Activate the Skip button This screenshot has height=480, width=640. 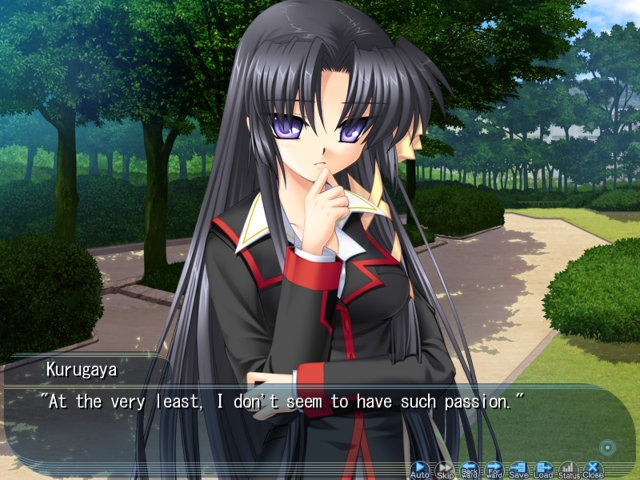pyautogui.click(x=444, y=468)
